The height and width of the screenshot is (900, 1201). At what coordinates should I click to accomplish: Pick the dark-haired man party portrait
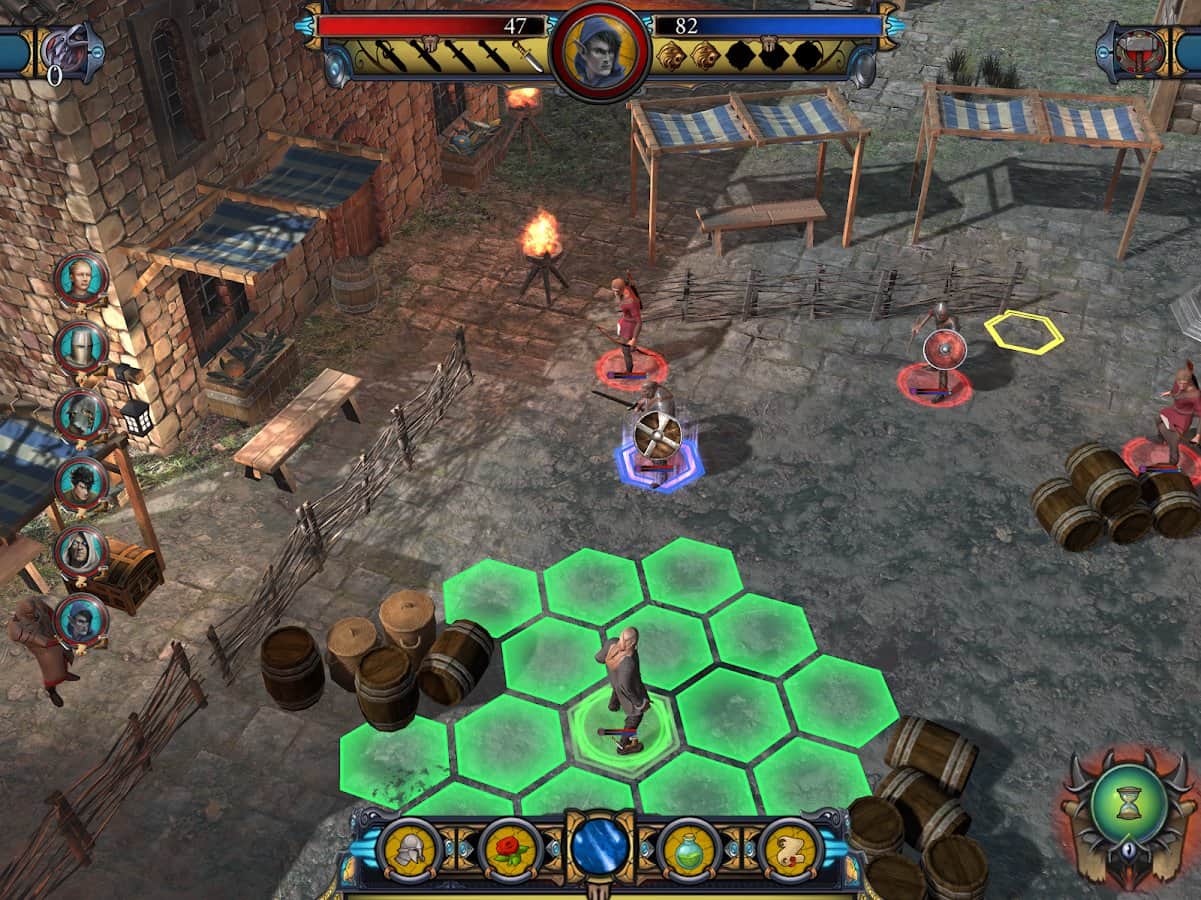tap(81, 484)
